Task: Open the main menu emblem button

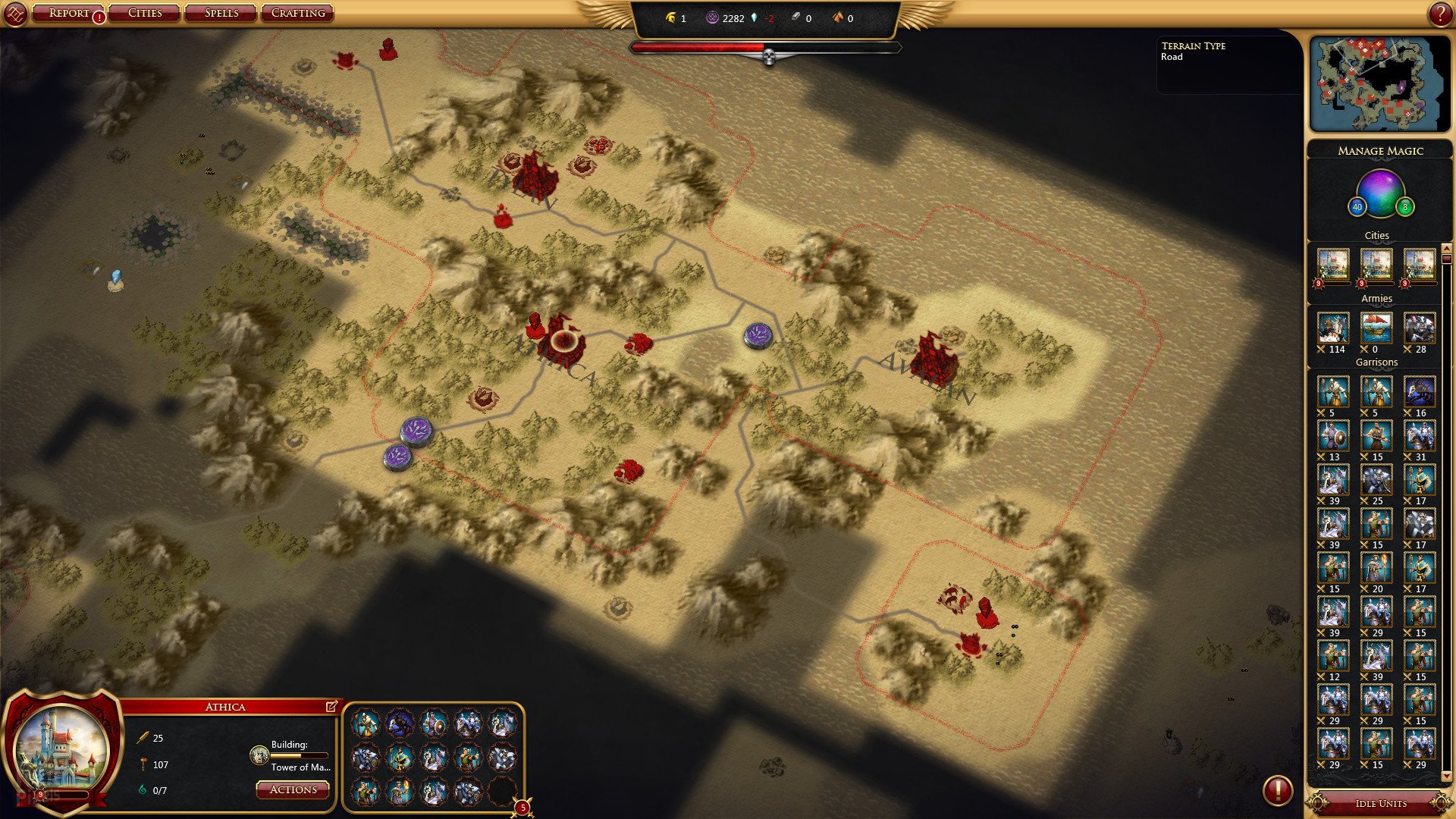Action: [x=15, y=14]
